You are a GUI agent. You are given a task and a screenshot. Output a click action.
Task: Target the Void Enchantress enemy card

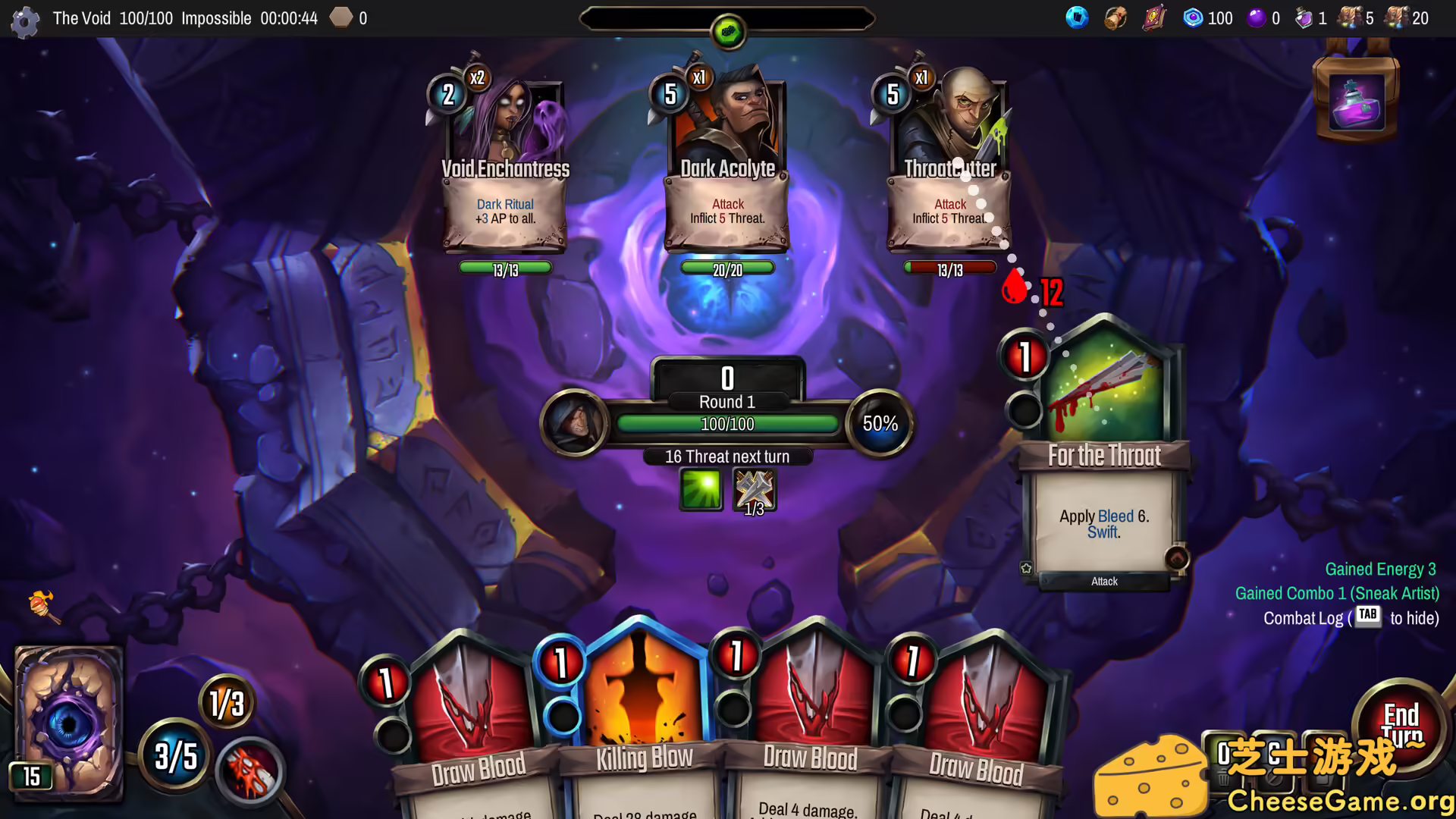click(504, 167)
